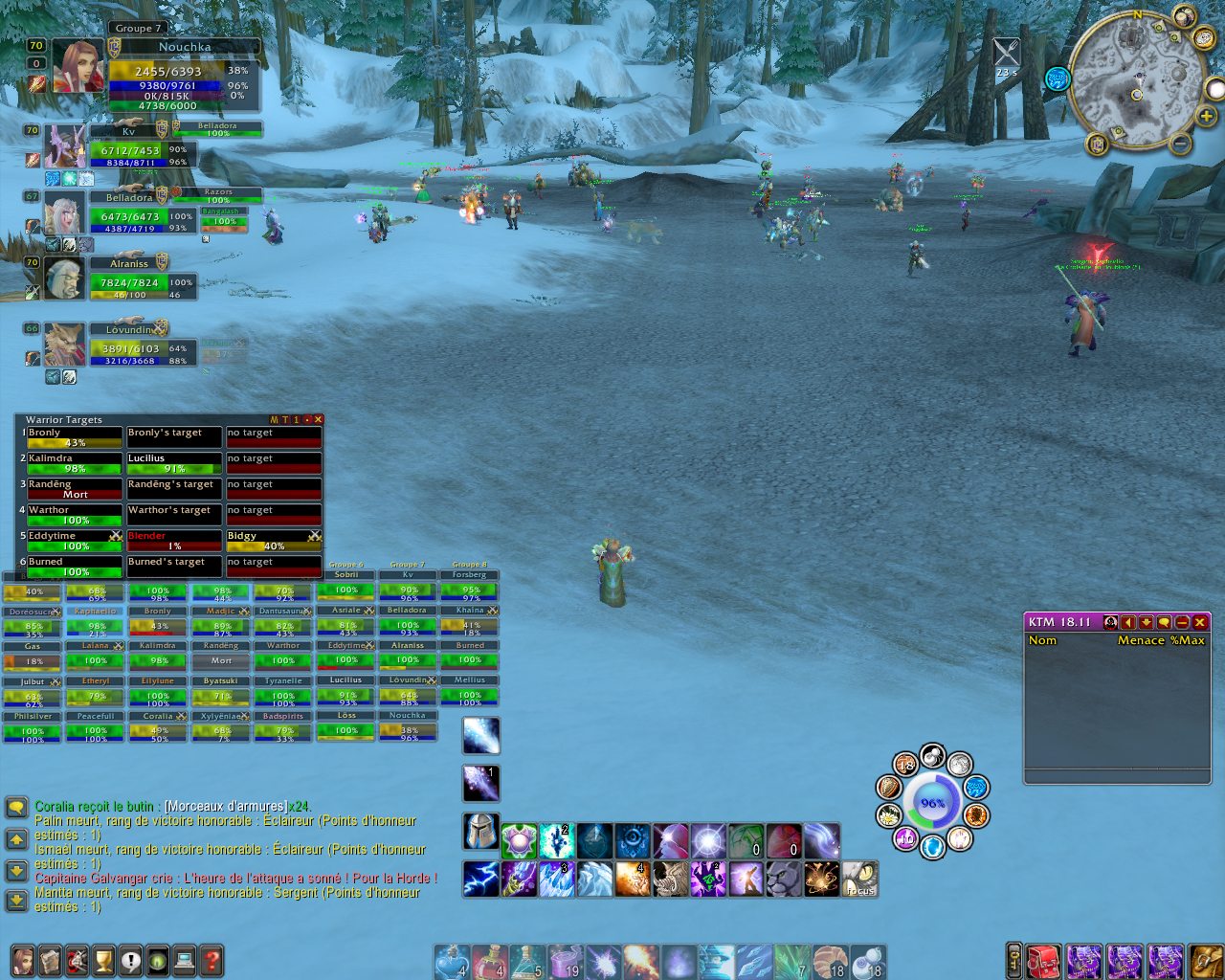Open the chat menu speech bubble button
1225x980 pixels.
[x=16, y=808]
